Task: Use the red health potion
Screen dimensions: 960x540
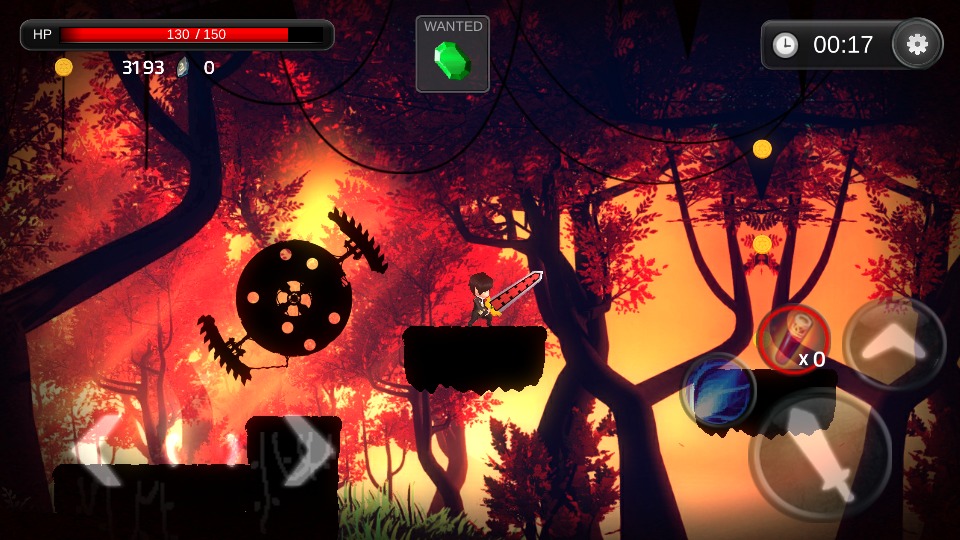Action: coord(793,341)
